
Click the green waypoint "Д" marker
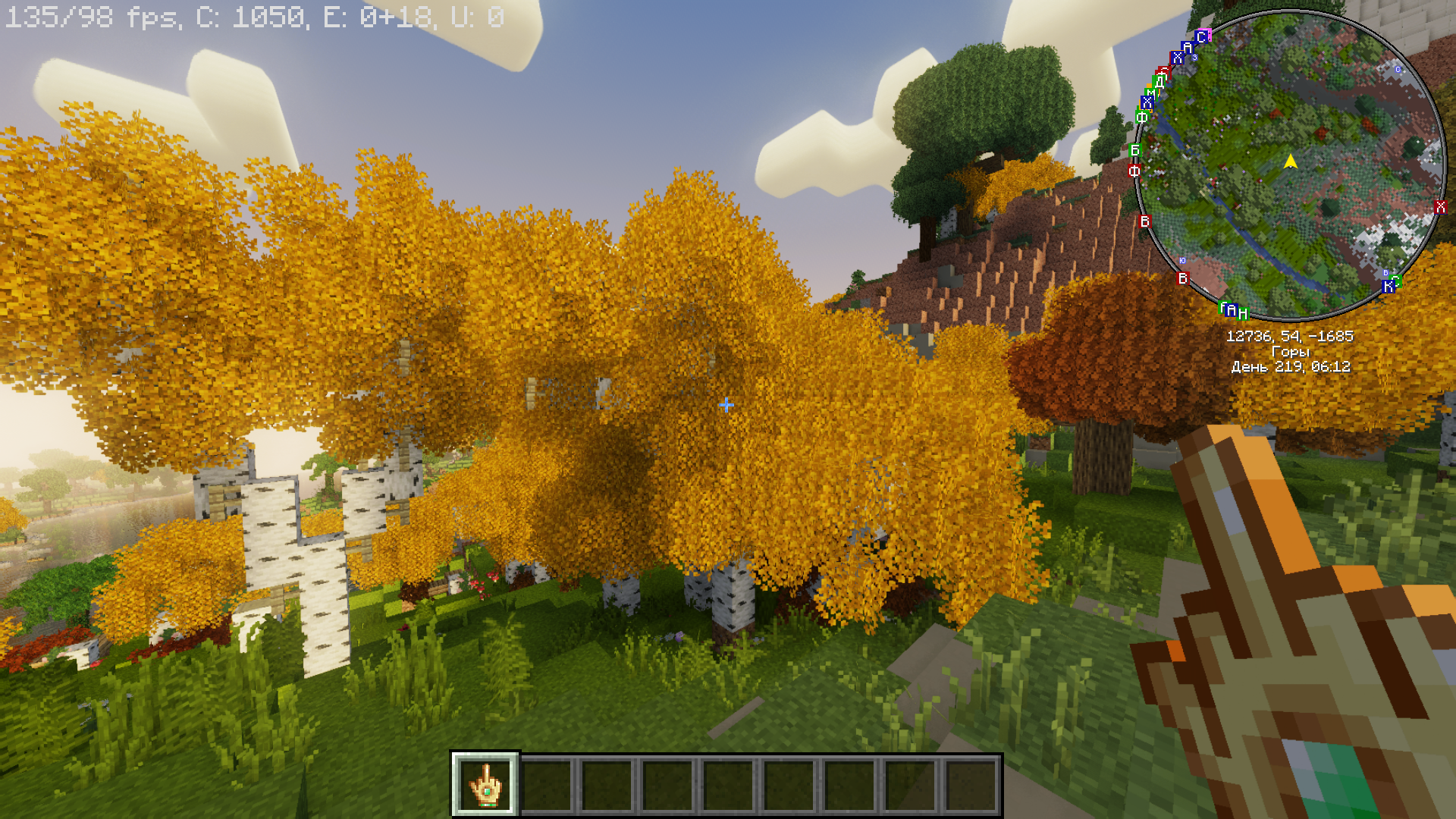pos(1159,80)
